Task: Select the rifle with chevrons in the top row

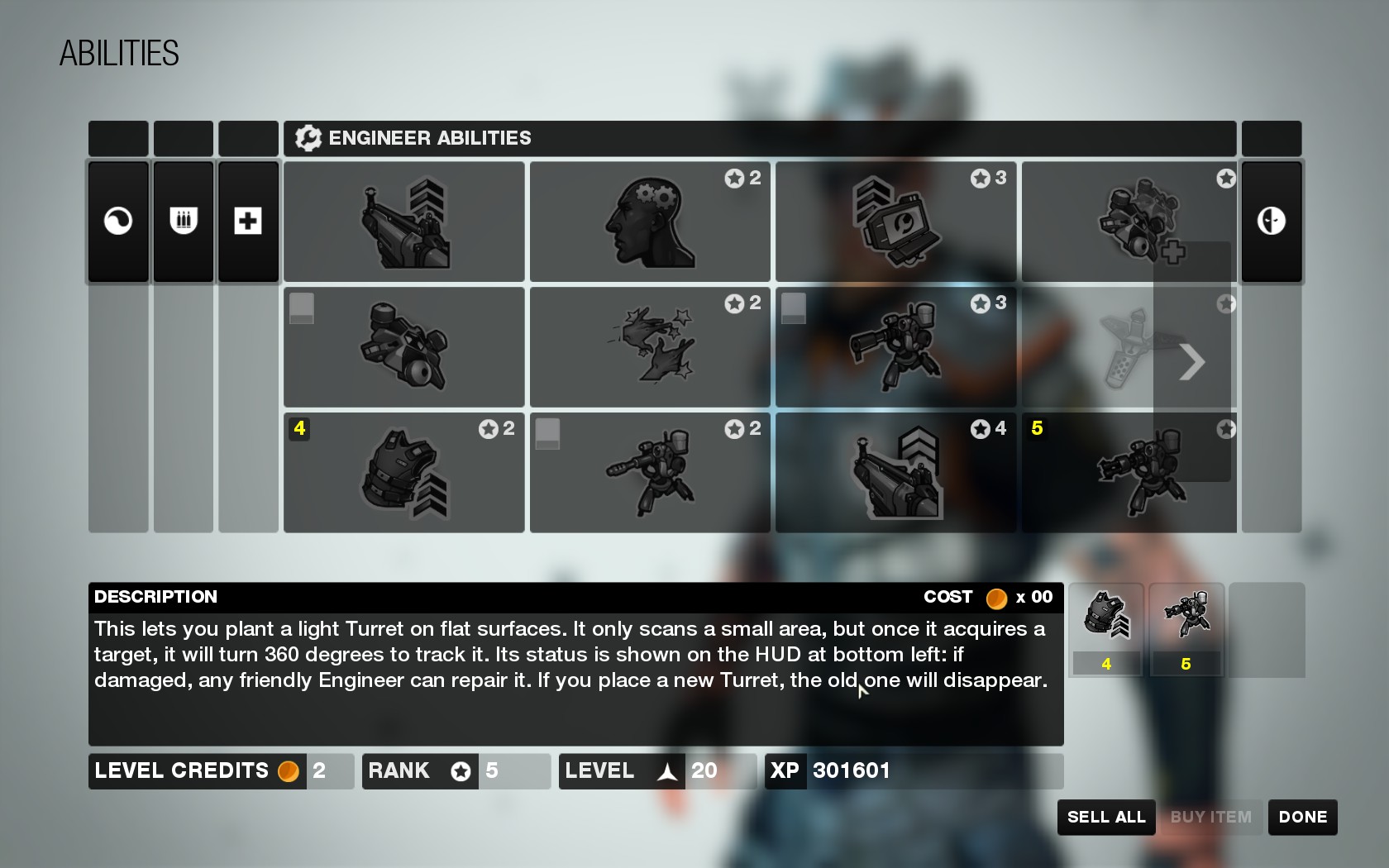Action: 403,222
